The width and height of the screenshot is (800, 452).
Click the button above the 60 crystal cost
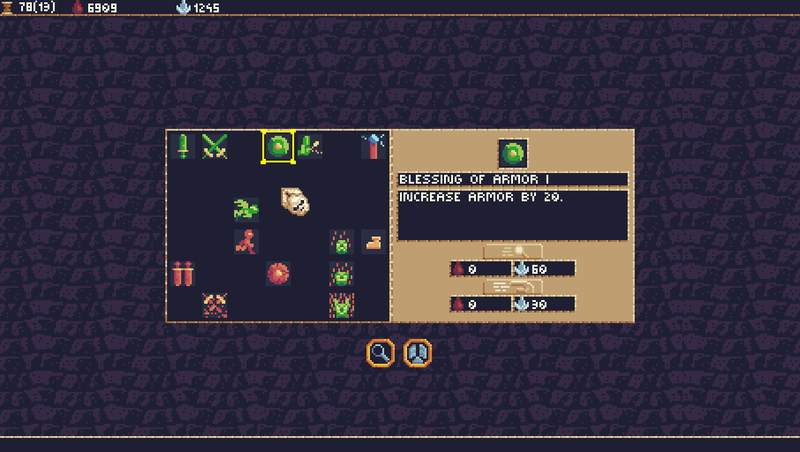pos(513,251)
